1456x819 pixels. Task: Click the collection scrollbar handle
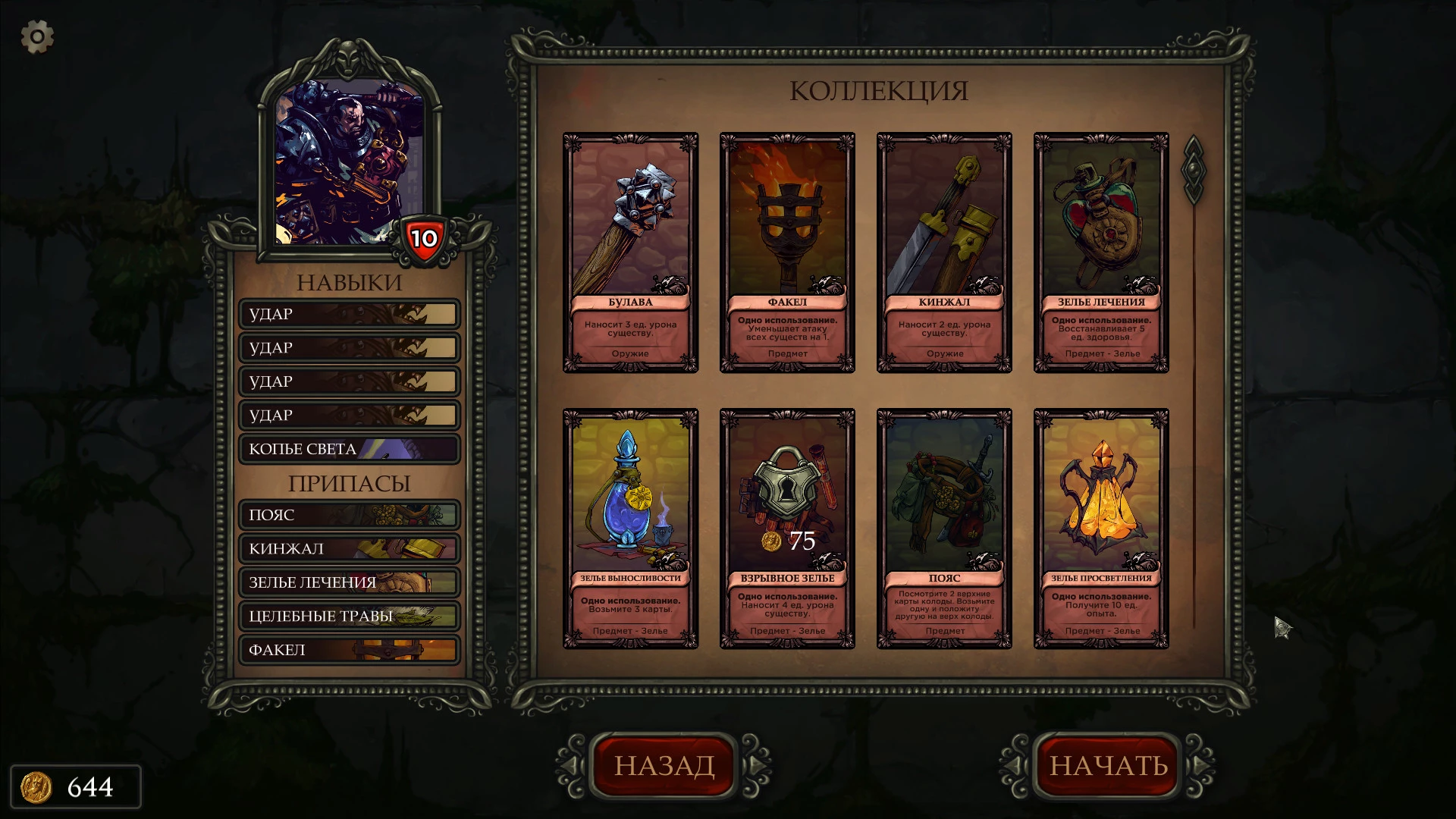click(1193, 170)
